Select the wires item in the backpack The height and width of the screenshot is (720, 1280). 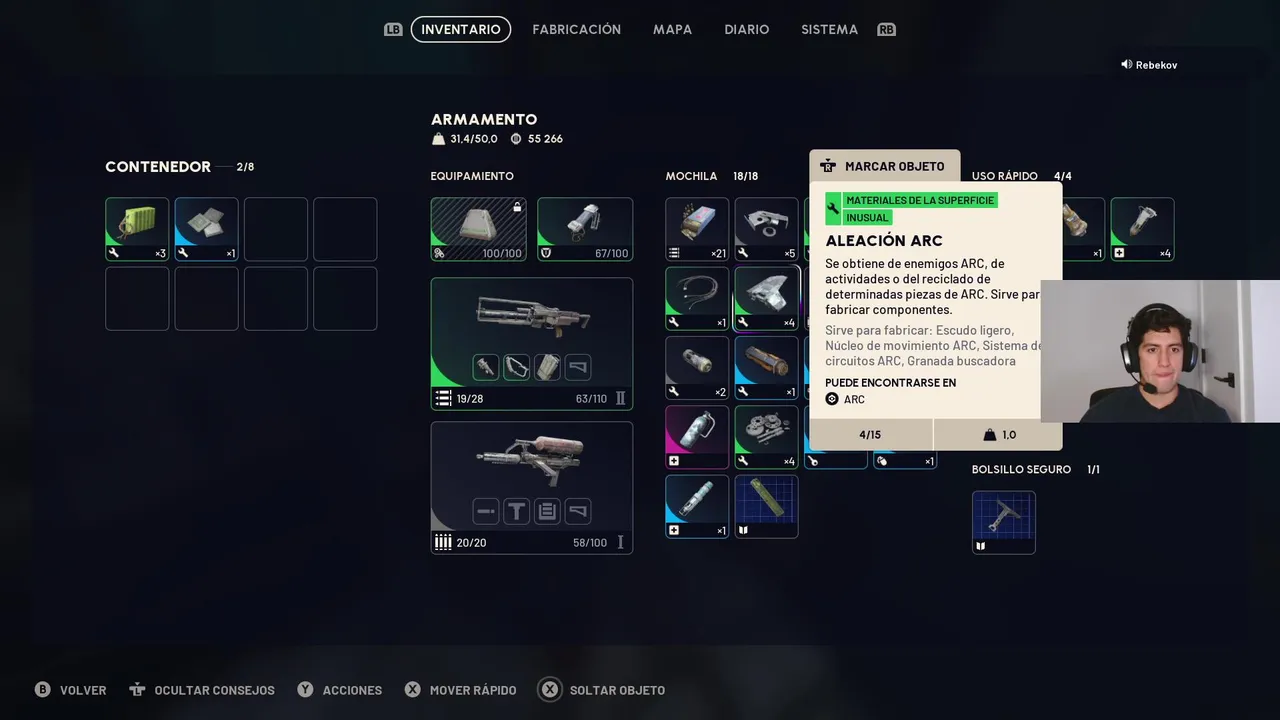click(x=697, y=298)
